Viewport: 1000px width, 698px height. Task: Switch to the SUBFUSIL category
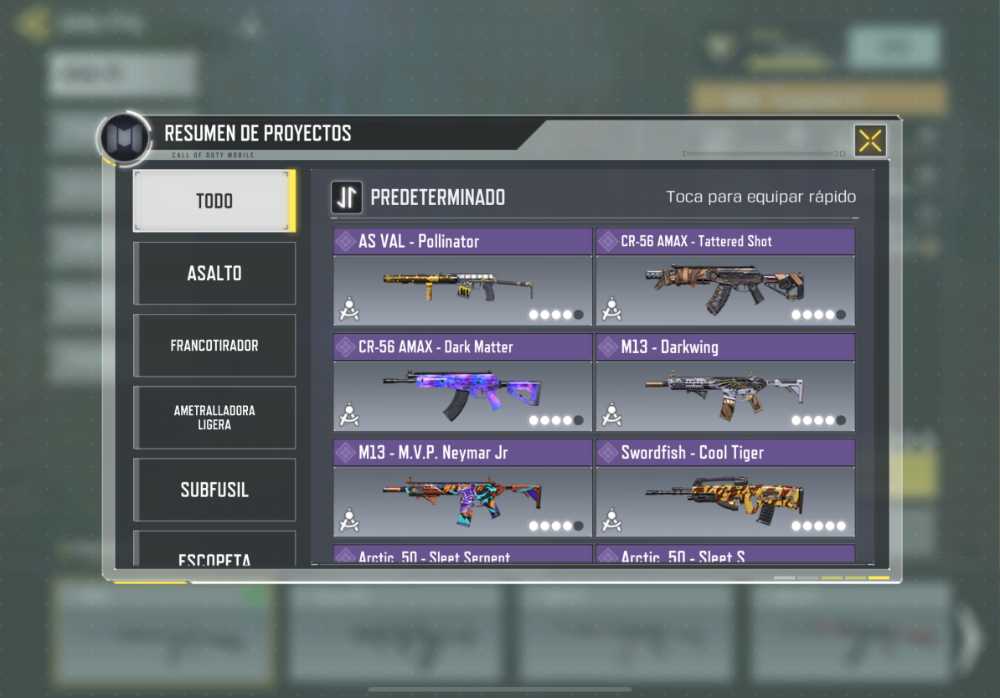(x=214, y=490)
